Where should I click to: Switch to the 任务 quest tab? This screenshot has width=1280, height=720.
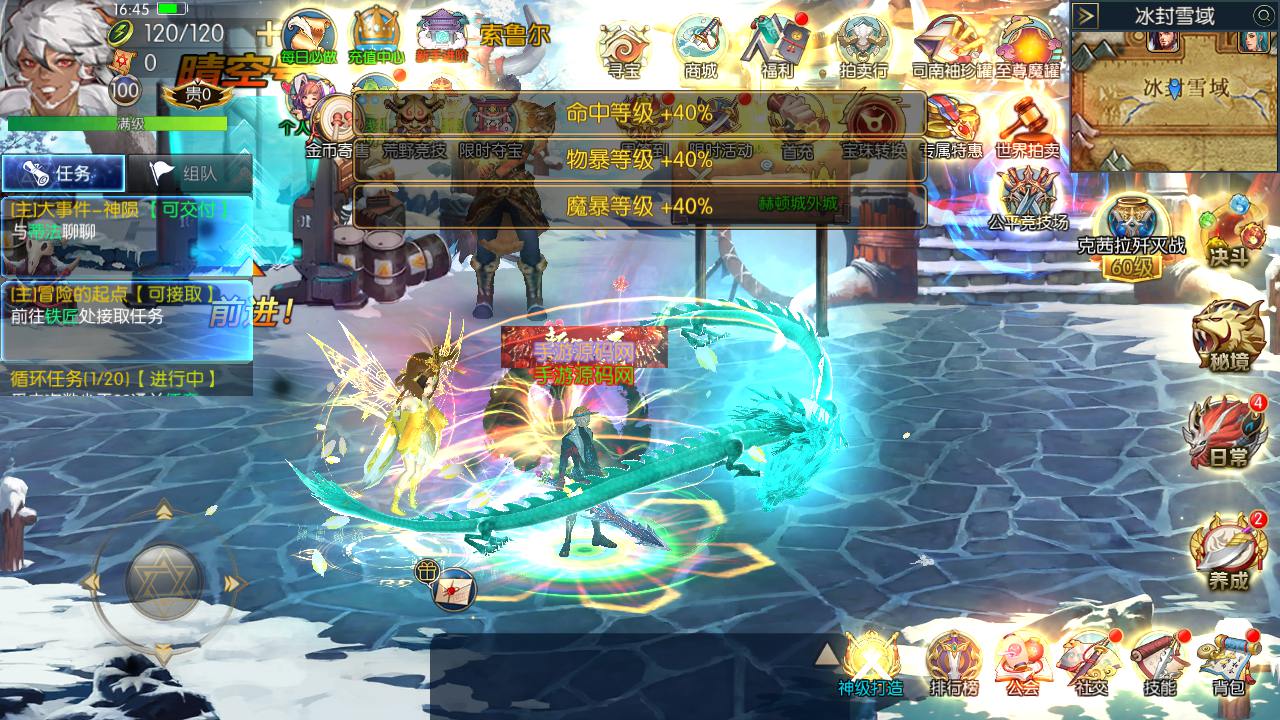(63, 173)
